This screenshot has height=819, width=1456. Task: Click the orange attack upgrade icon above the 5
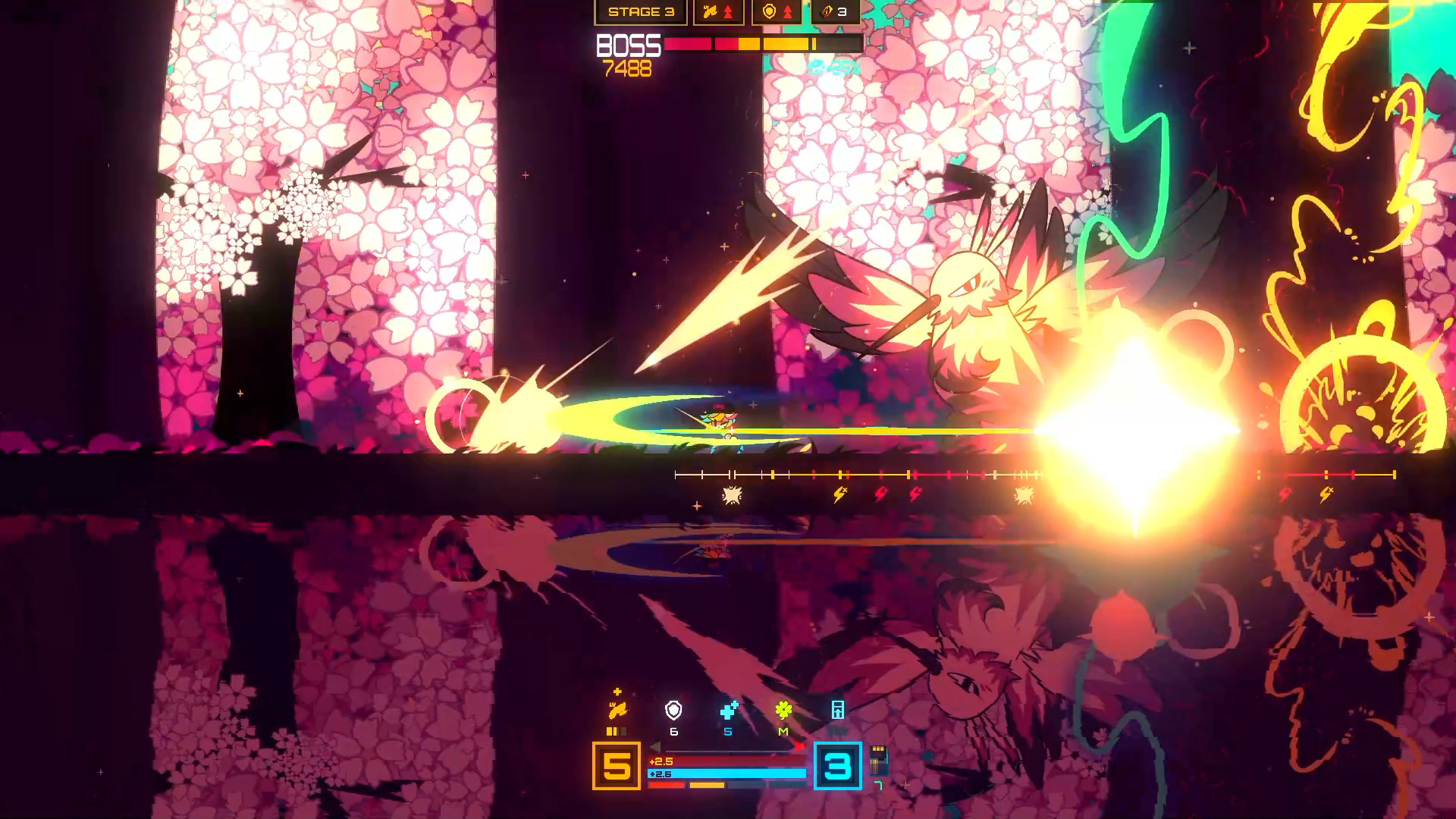click(617, 711)
